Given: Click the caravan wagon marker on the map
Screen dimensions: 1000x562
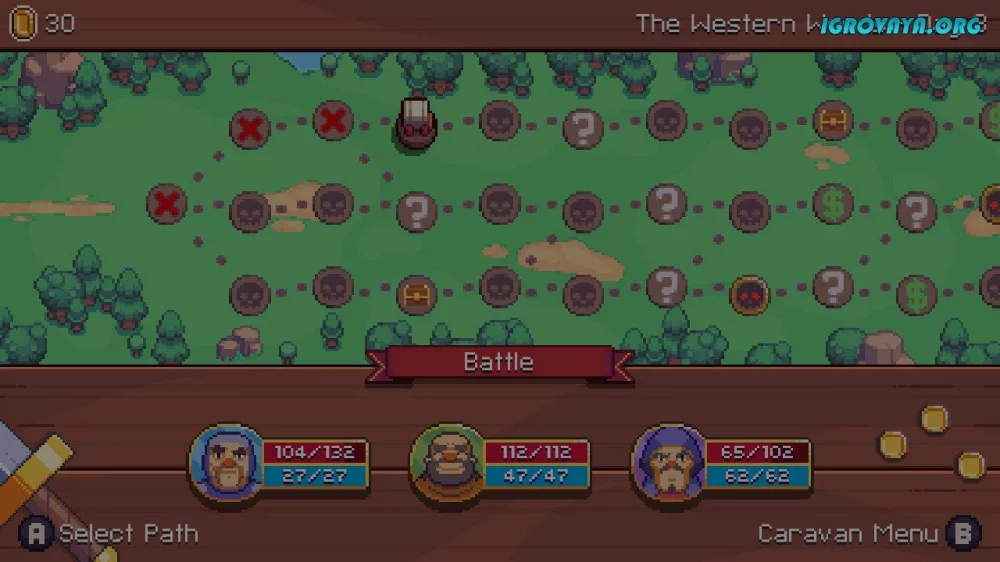Looking at the screenshot, I should [x=416, y=124].
